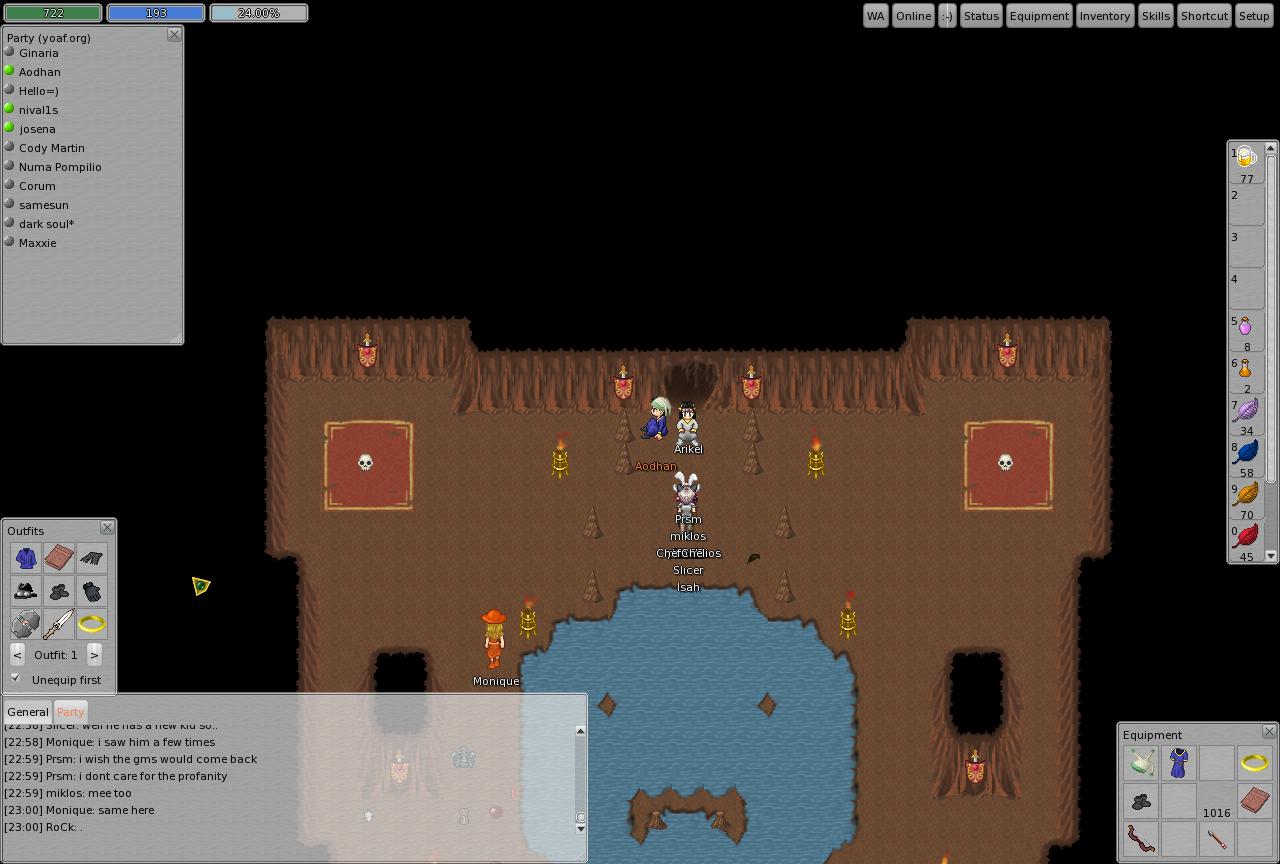Select the bow in the Equipment window

1141,839
